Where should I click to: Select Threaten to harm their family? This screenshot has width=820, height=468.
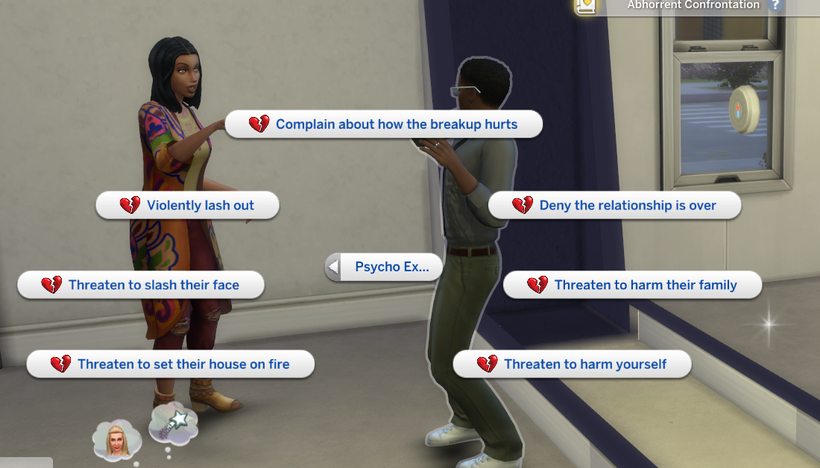(632, 285)
